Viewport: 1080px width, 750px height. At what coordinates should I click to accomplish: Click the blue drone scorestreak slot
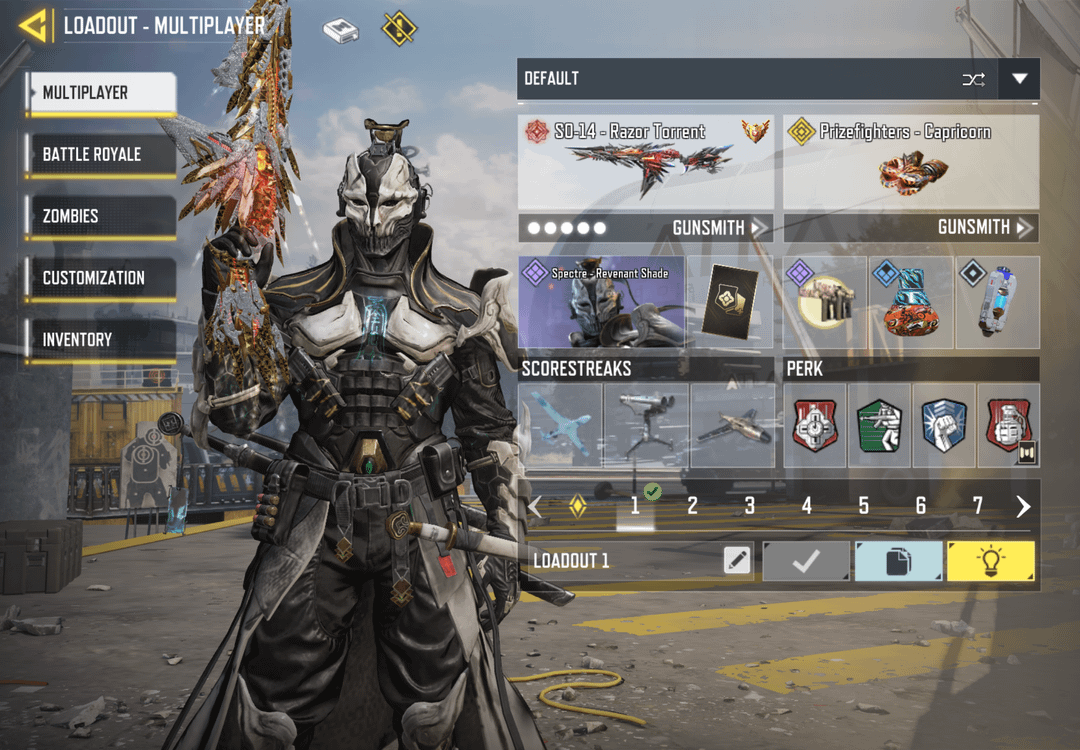pyautogui.click(x=561, y=425)
